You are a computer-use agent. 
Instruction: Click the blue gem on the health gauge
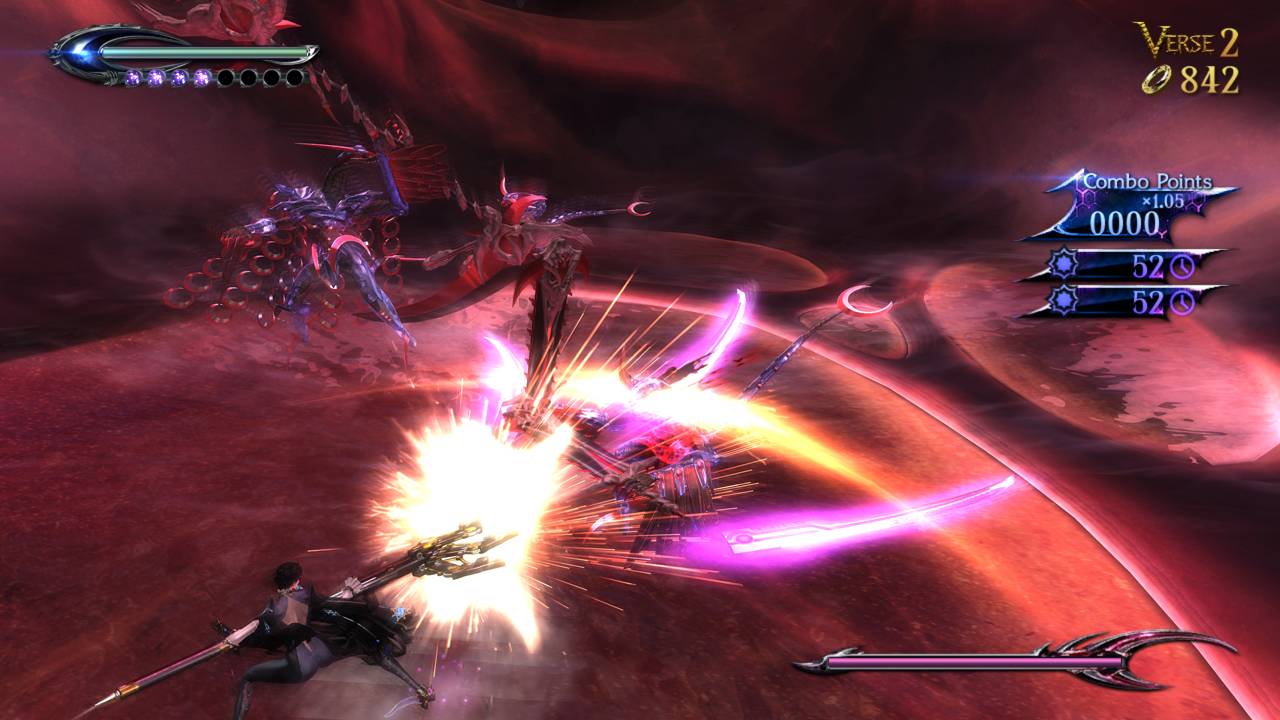click(x=78, y=54)
